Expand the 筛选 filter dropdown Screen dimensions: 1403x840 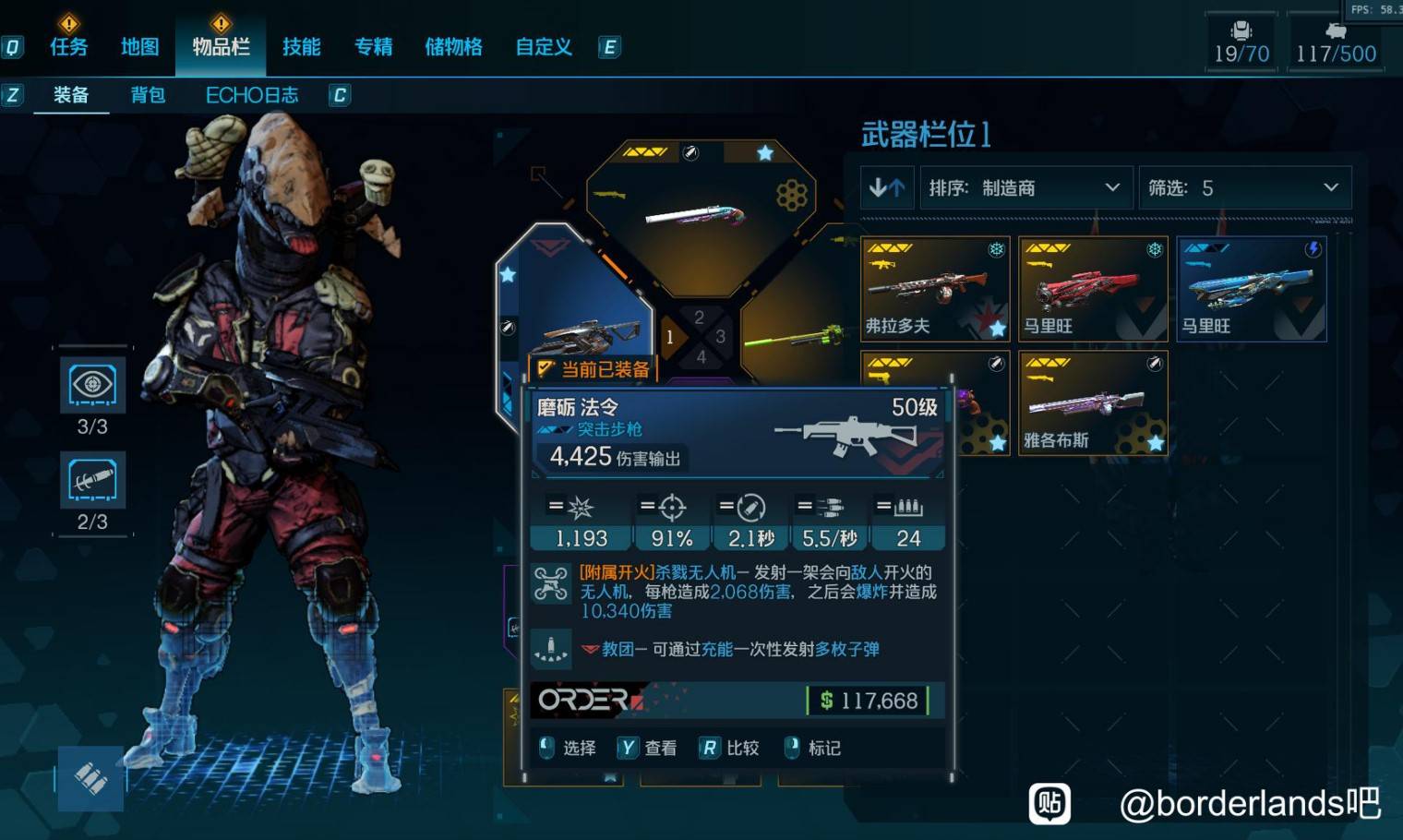point(1244,188)
